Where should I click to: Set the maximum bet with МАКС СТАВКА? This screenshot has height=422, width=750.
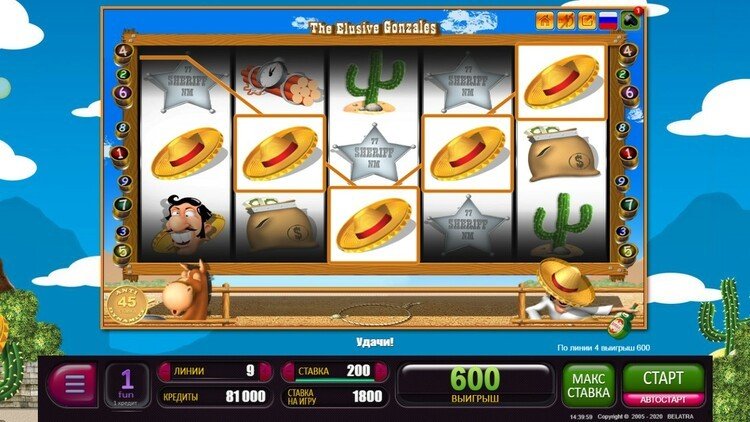point(588,386)
